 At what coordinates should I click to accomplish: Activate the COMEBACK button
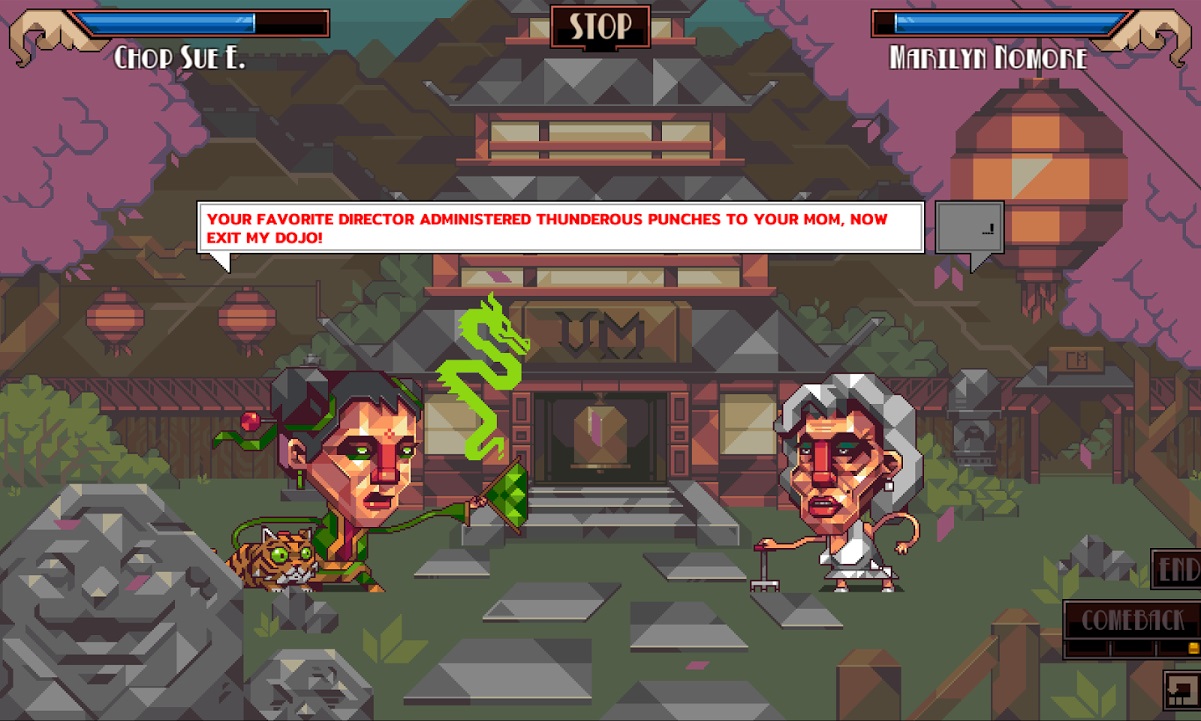click(x=1131, y=621)
